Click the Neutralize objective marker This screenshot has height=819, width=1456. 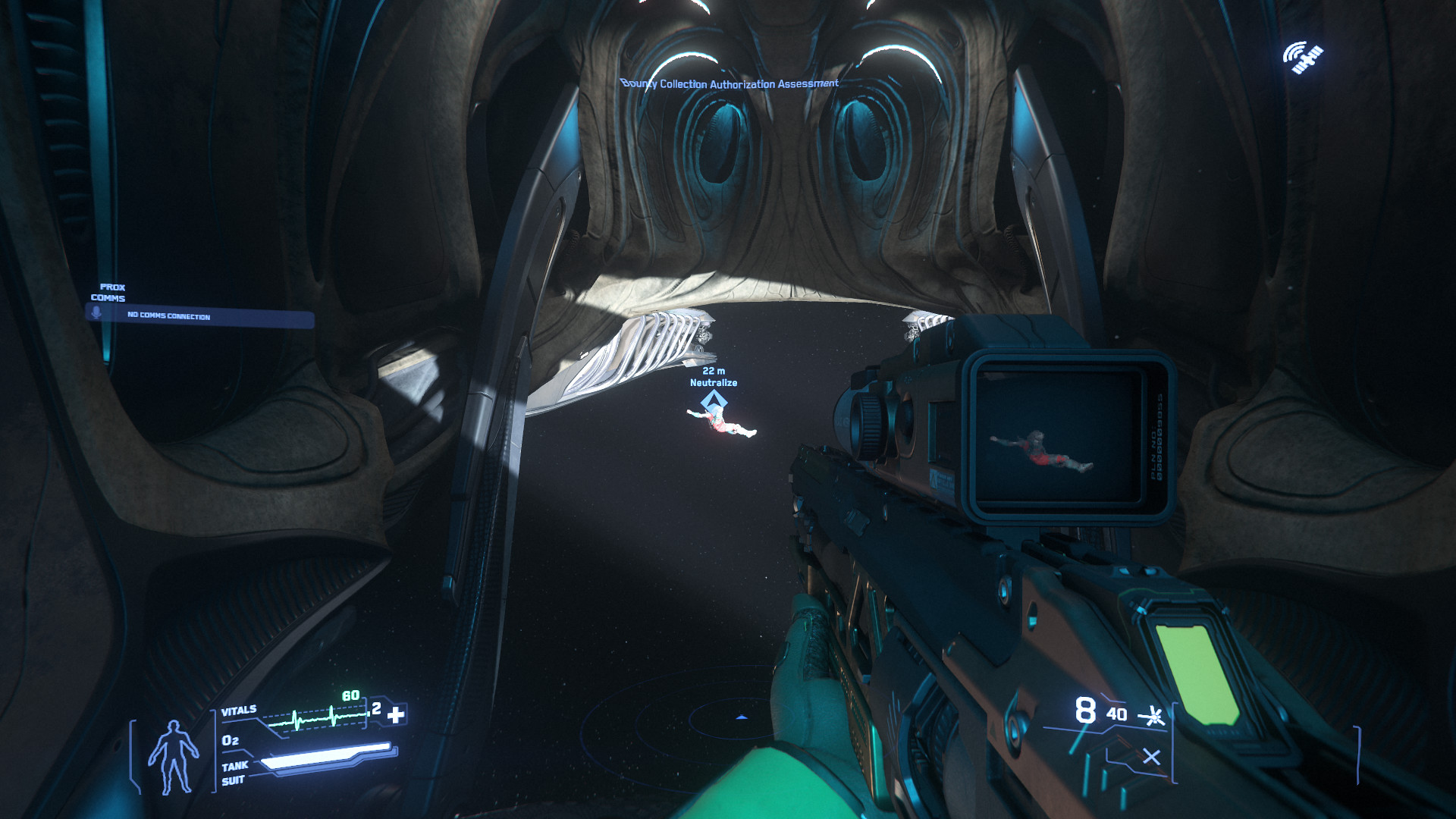(x=714, y=399)
